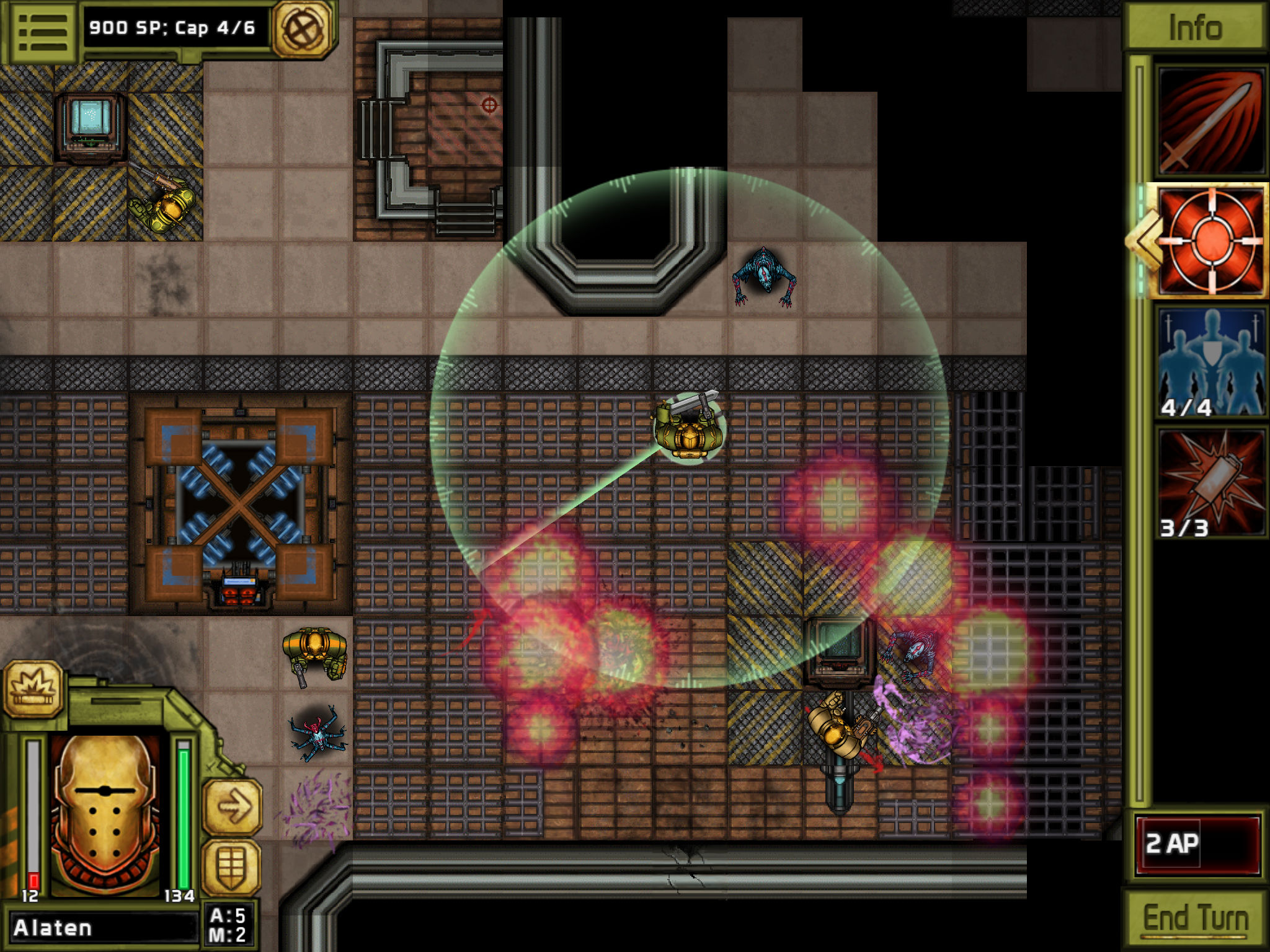Click the crossed-circle gold emblem button

(304, 29)
